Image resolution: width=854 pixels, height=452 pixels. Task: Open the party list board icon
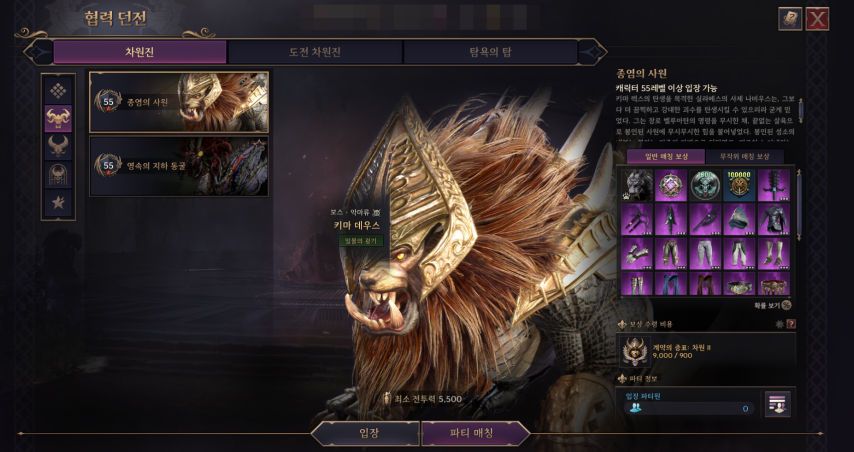[778, 403]
